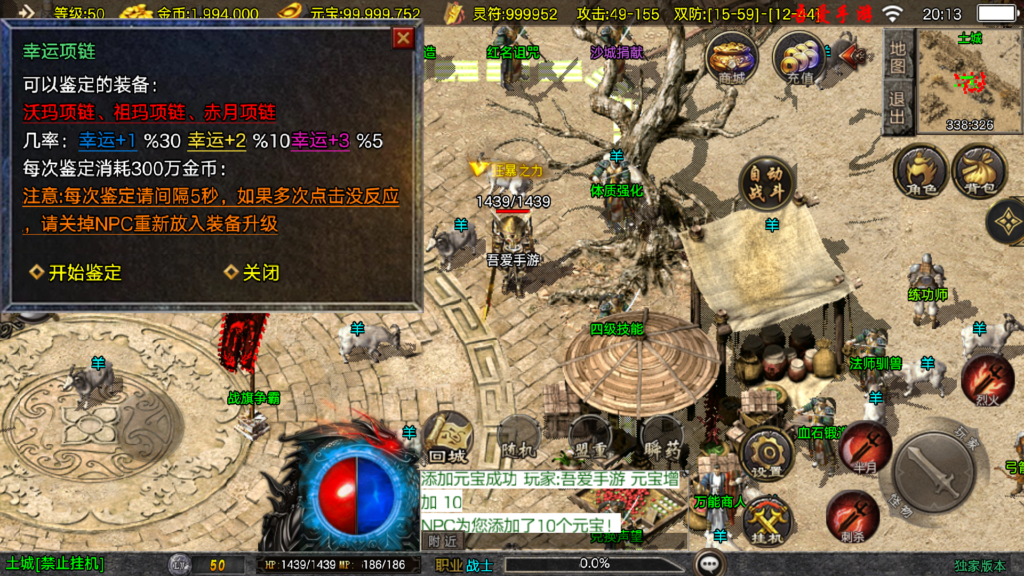Click the 退出 exit tab
The height and width of the screenshot is (576, 1024).
click(x=897, y=108)
